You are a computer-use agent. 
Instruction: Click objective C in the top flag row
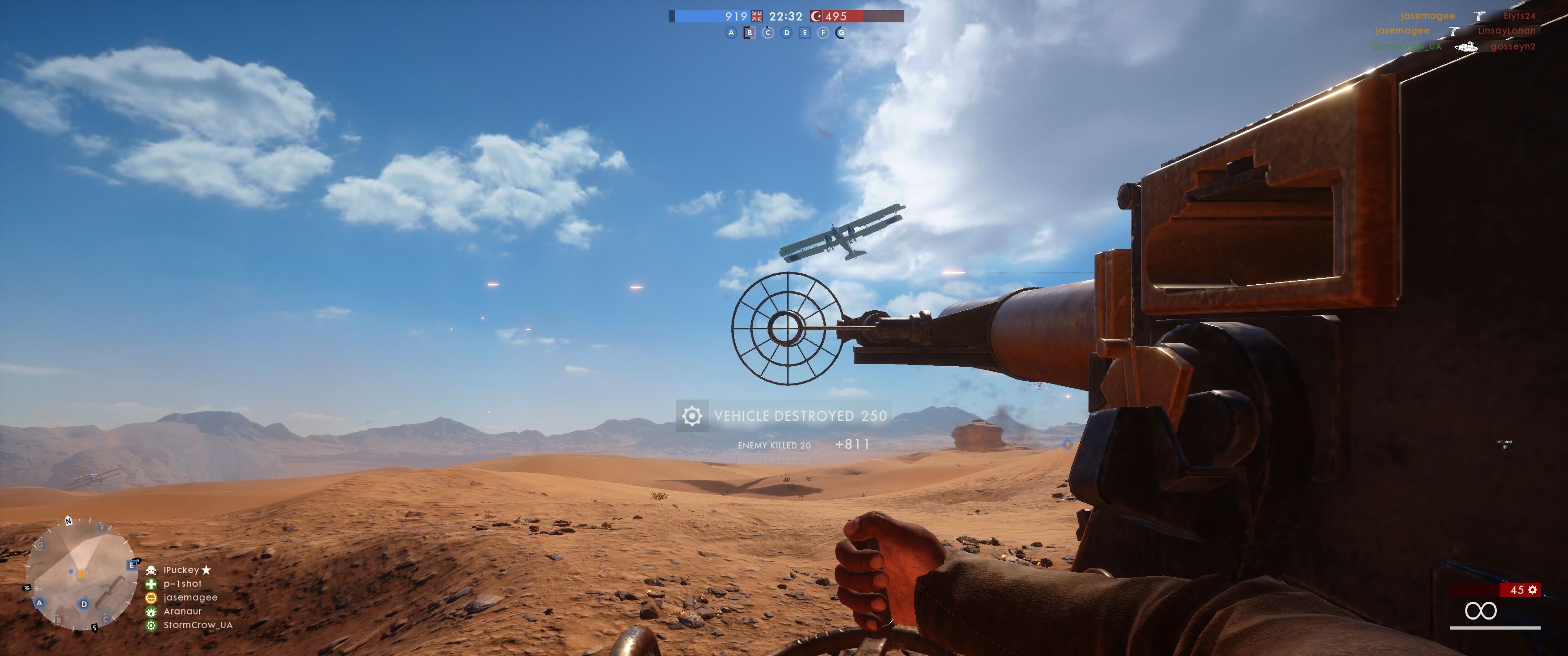768,33
